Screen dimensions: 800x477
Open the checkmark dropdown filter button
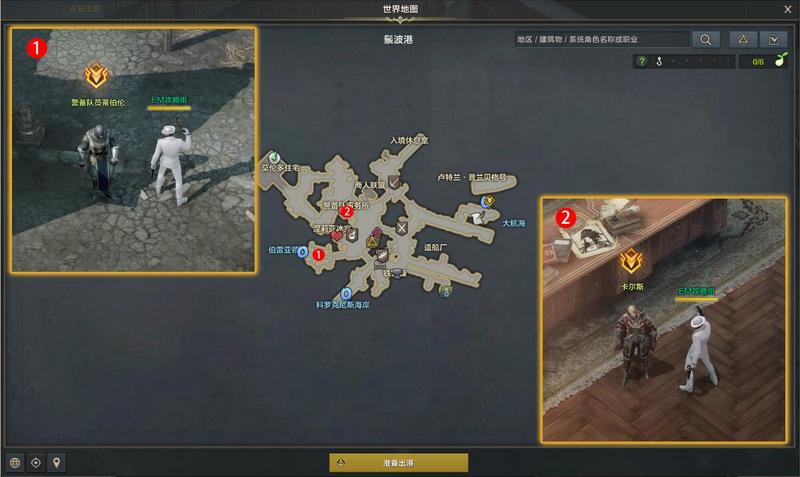click(774, 40)
